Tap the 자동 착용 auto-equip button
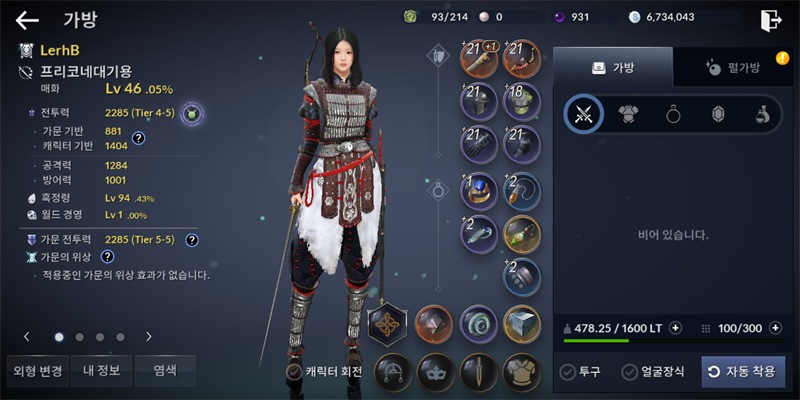The width and height of the screenshot is (800, 400). pyautogui.click(x=743, y=372)
